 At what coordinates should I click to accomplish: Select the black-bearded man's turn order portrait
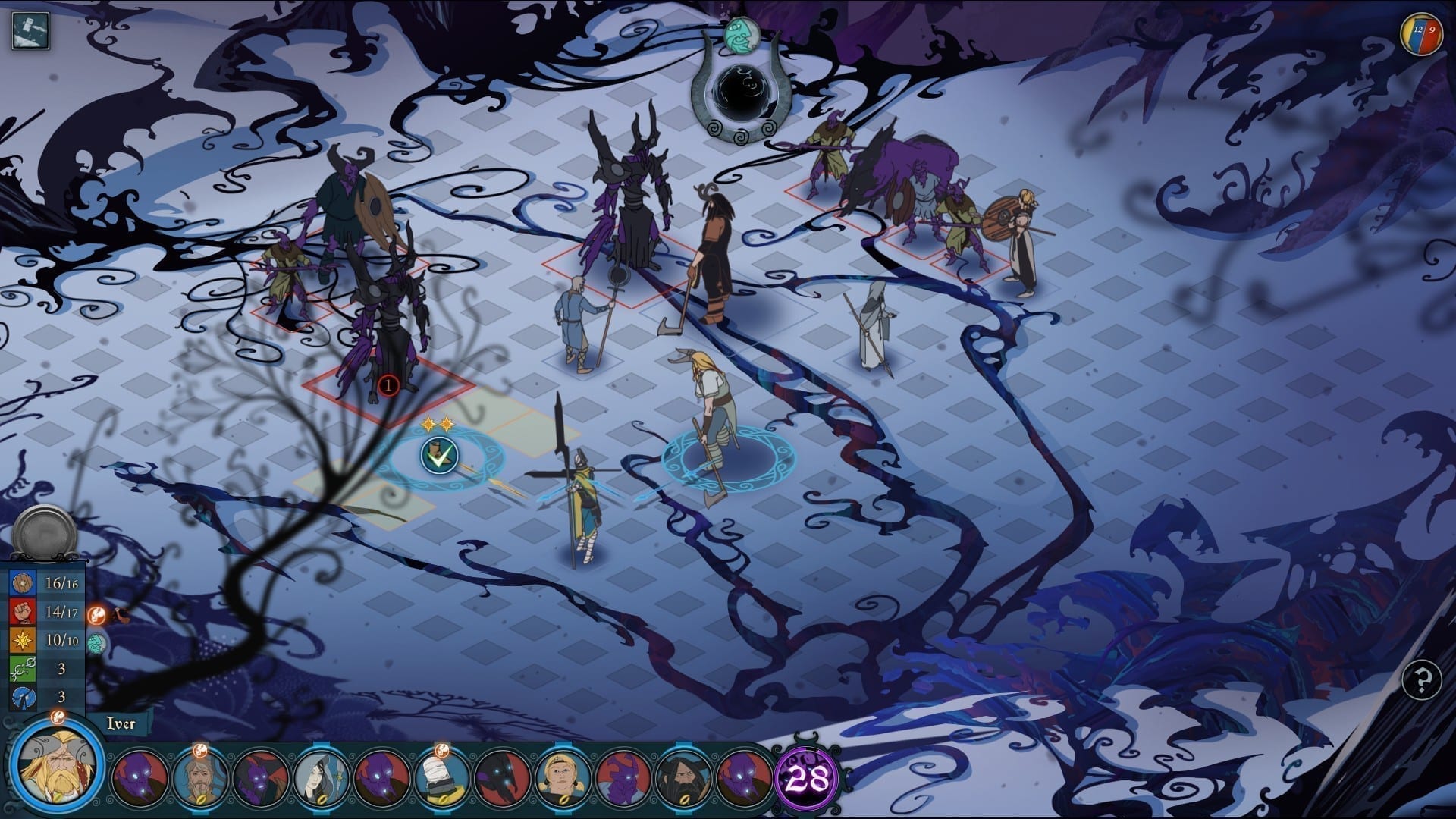click(x=684, y=777)
